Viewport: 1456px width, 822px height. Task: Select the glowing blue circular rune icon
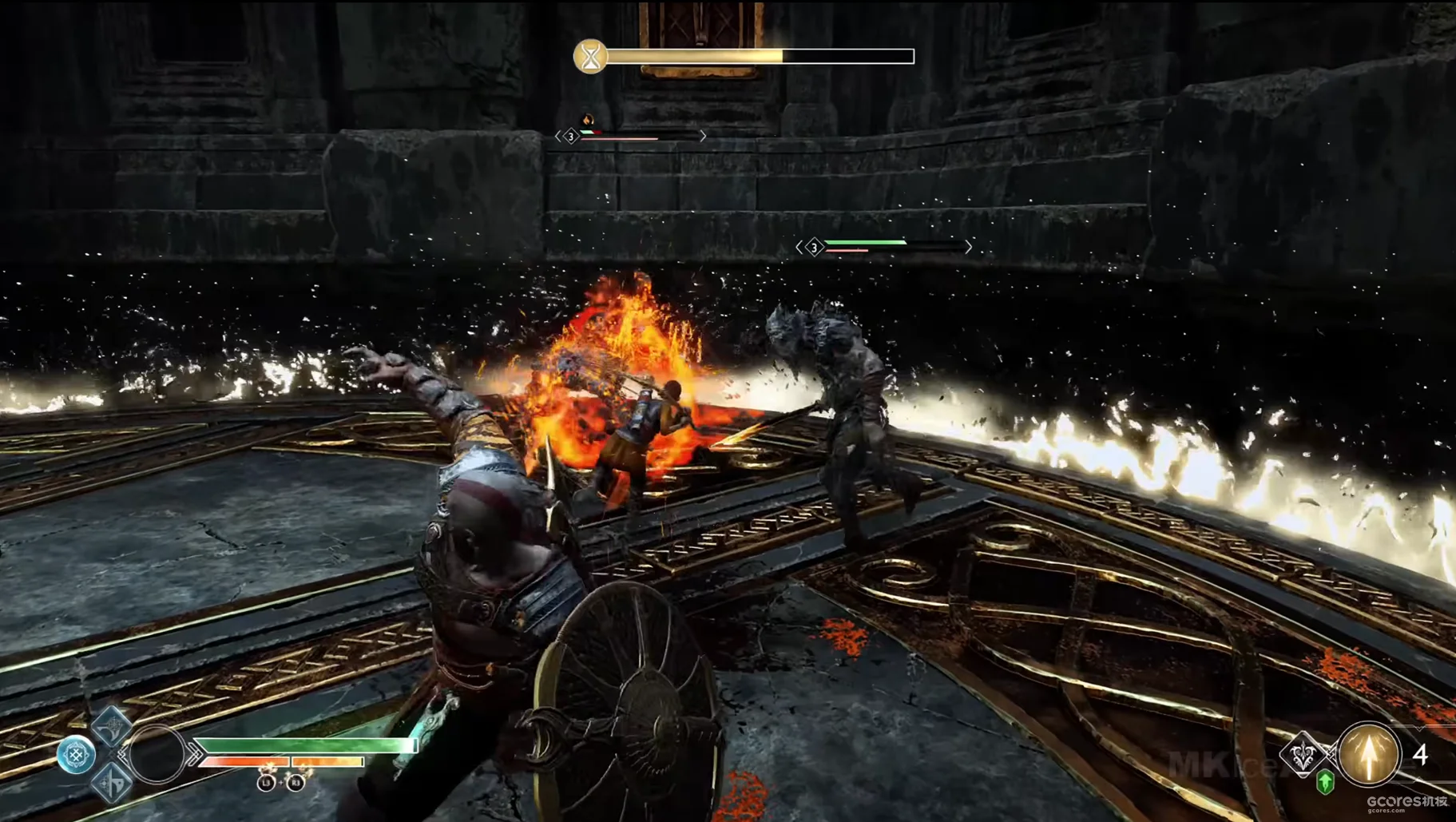click(76, 755)
